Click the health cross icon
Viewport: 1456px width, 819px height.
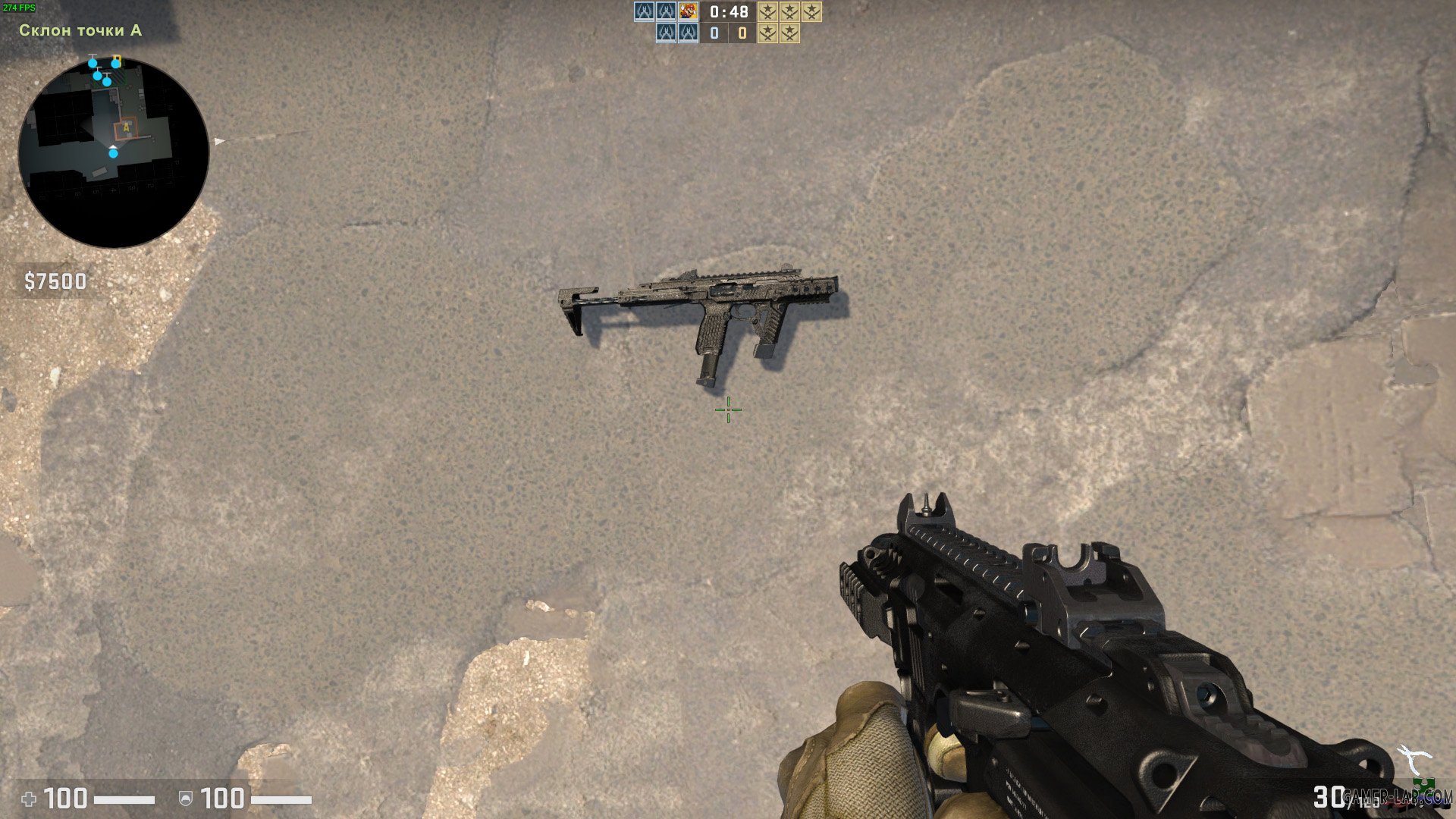[x=27, y=798]
